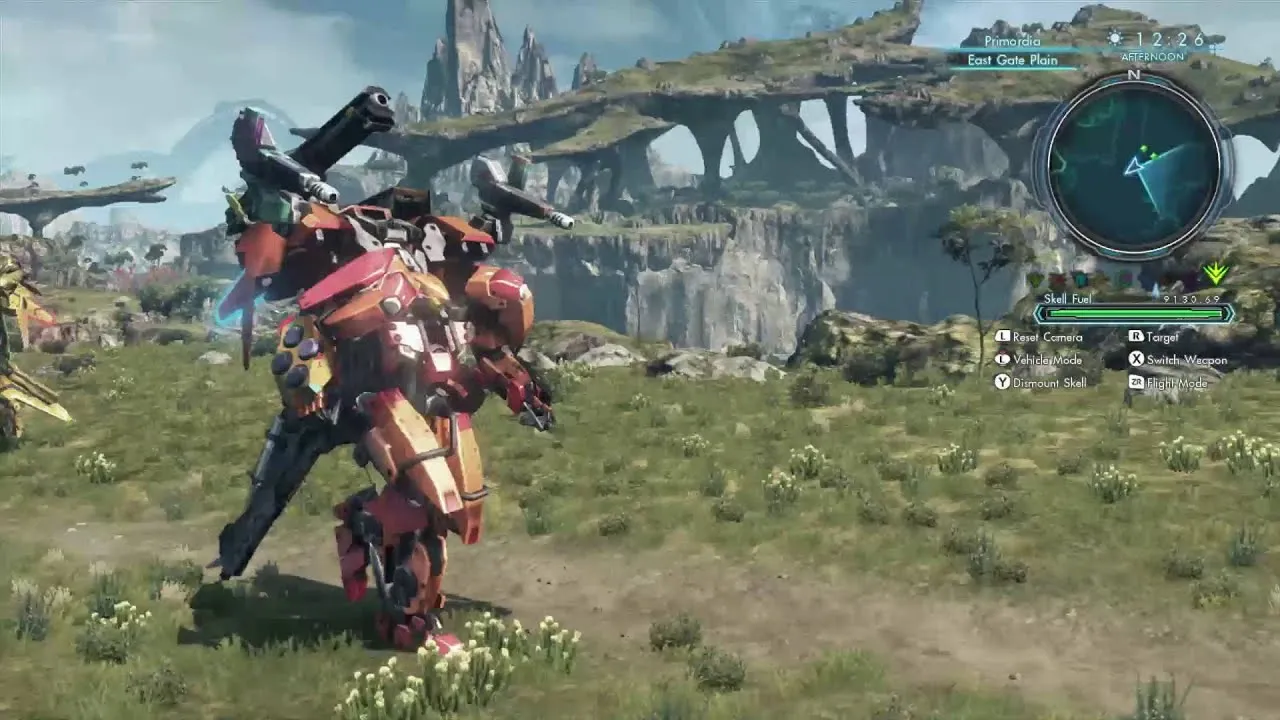Toggle Vehicle Mode via its B prompt
The height and width of the screenshot is (720, 1280).
pyautogui.click(x=1003, y=360)
